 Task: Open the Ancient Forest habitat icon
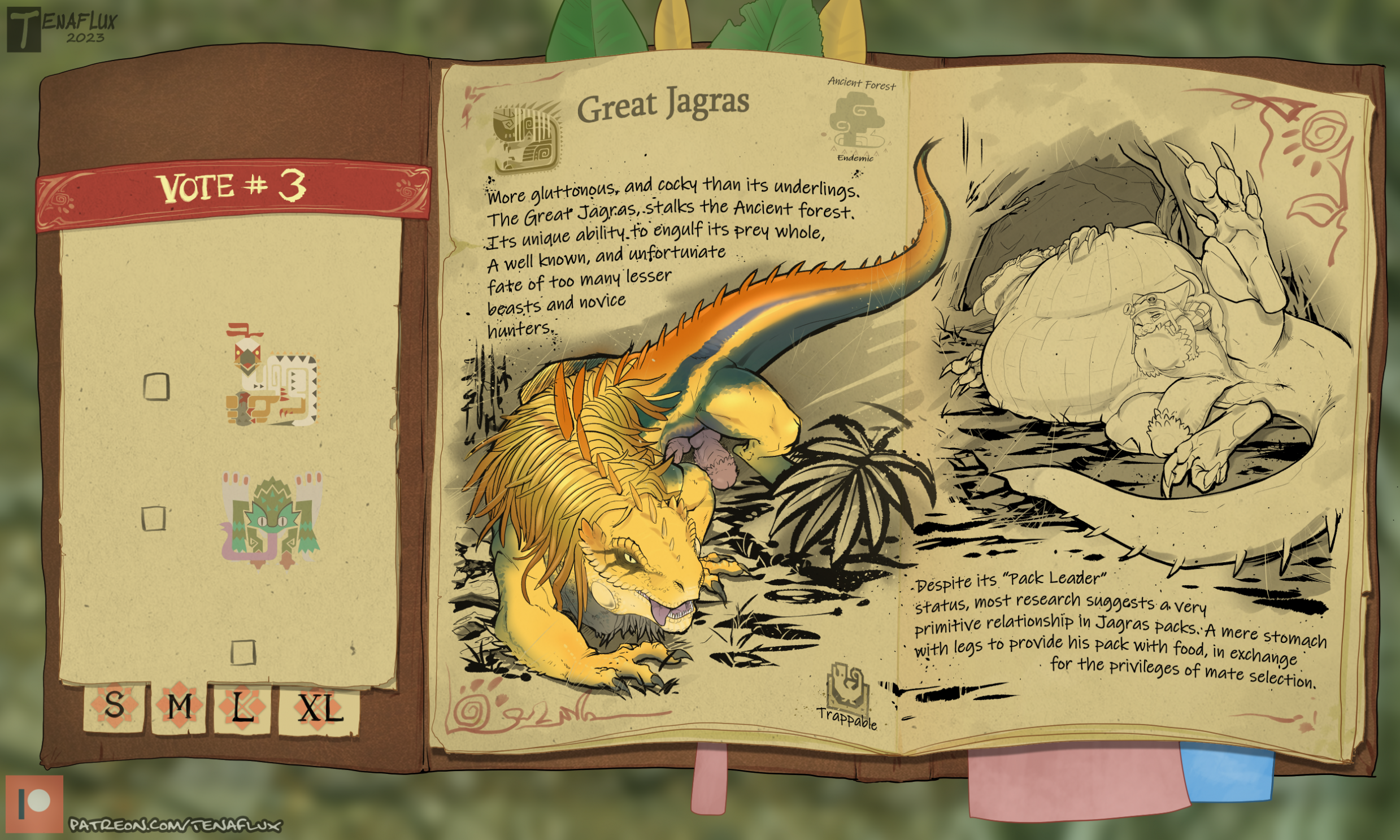[x=856, y=123]
